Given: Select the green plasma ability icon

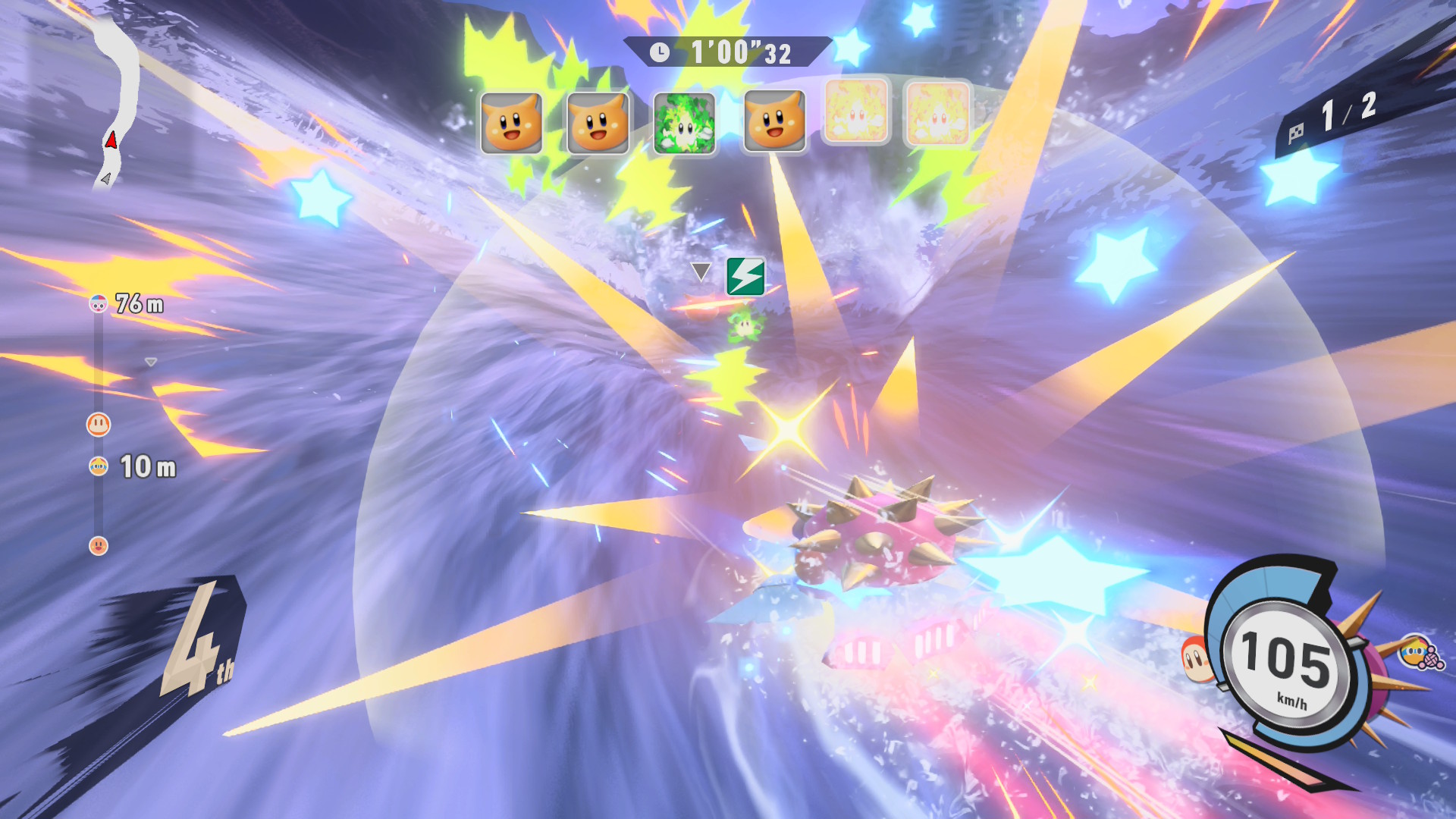Looking at the screenshot, I should (684, 123).
